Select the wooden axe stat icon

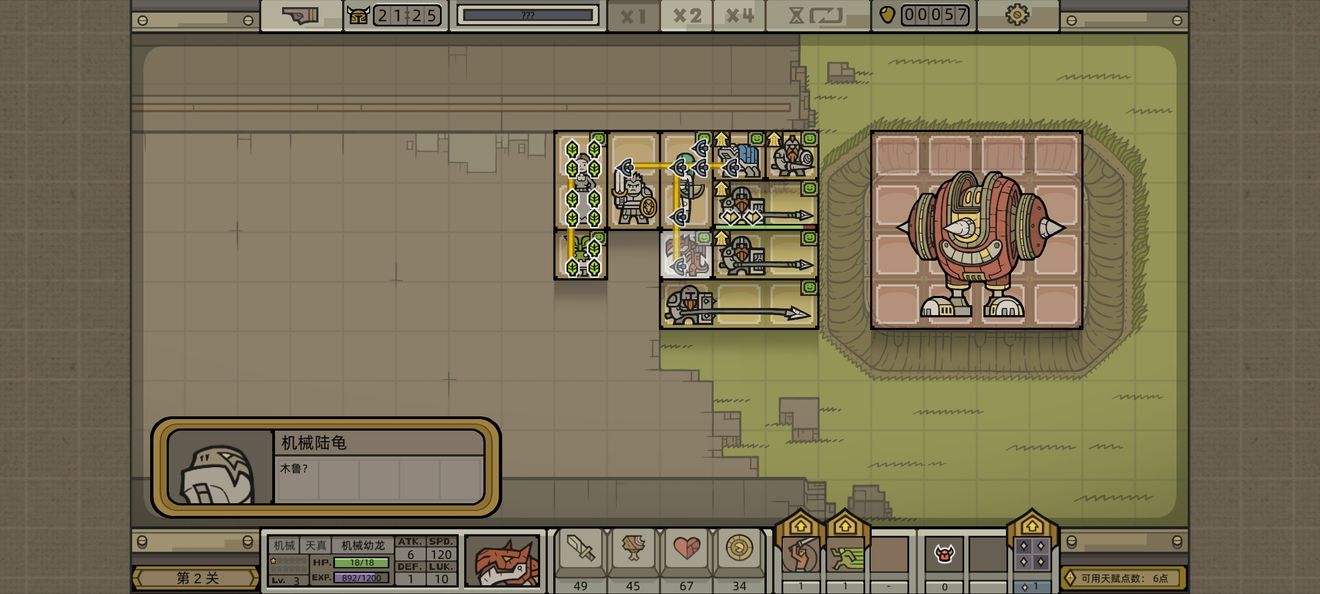point(633,549)
